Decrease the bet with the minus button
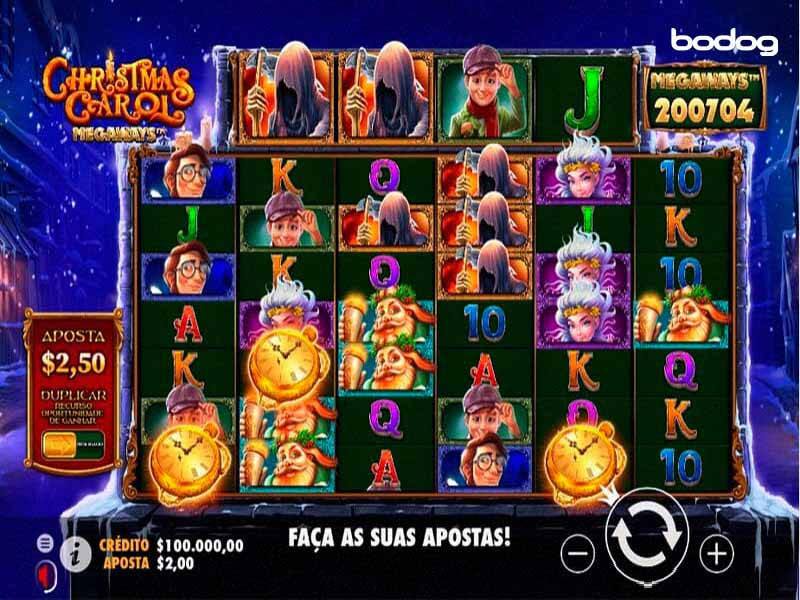Viewport: 800px width, 600px height. 578,551
